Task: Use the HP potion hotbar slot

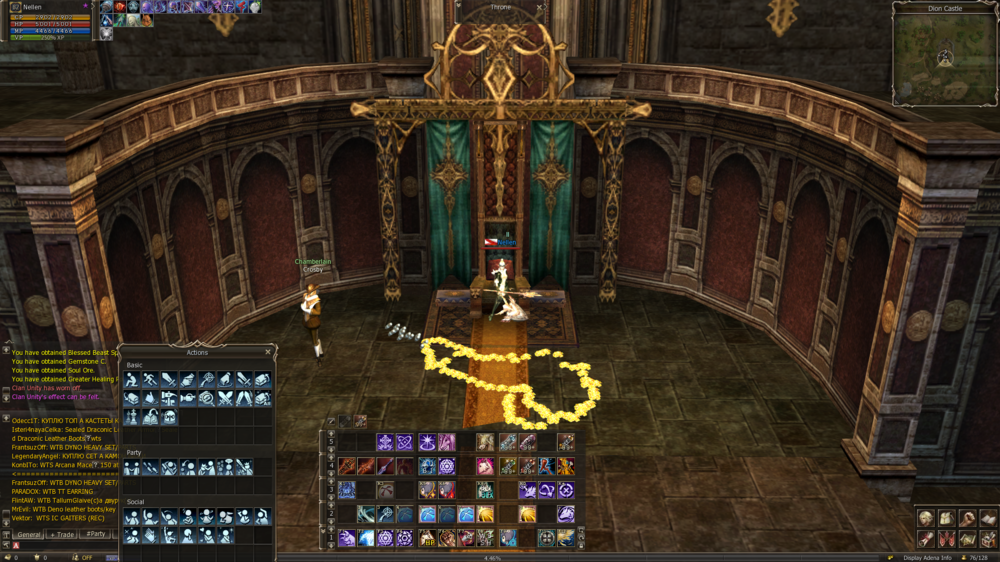Action: point(426,538)
